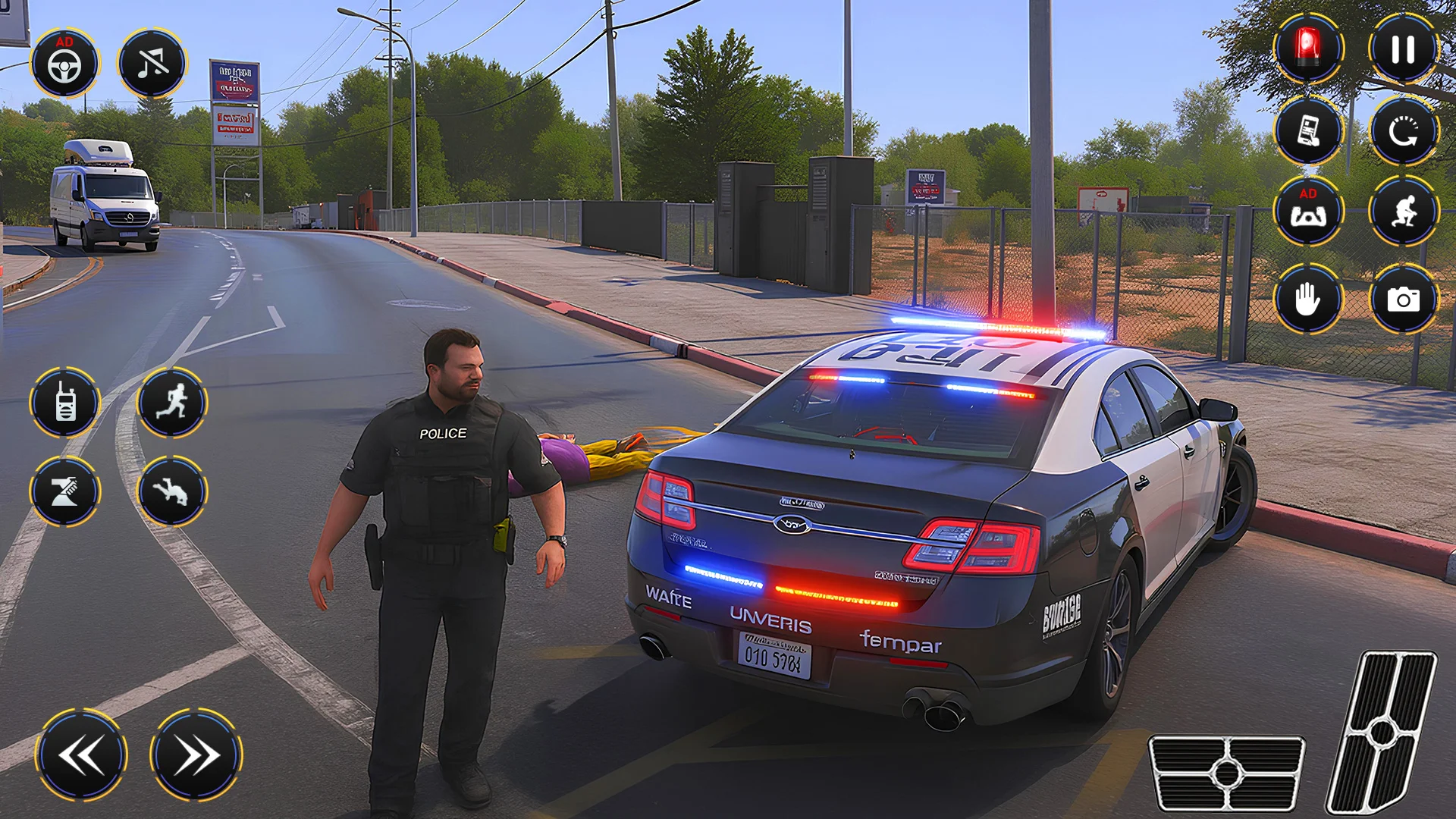Steer right with the double-right arrow
The width and height of the screenshot is (1456, 819).
click(x=196, y=755)
